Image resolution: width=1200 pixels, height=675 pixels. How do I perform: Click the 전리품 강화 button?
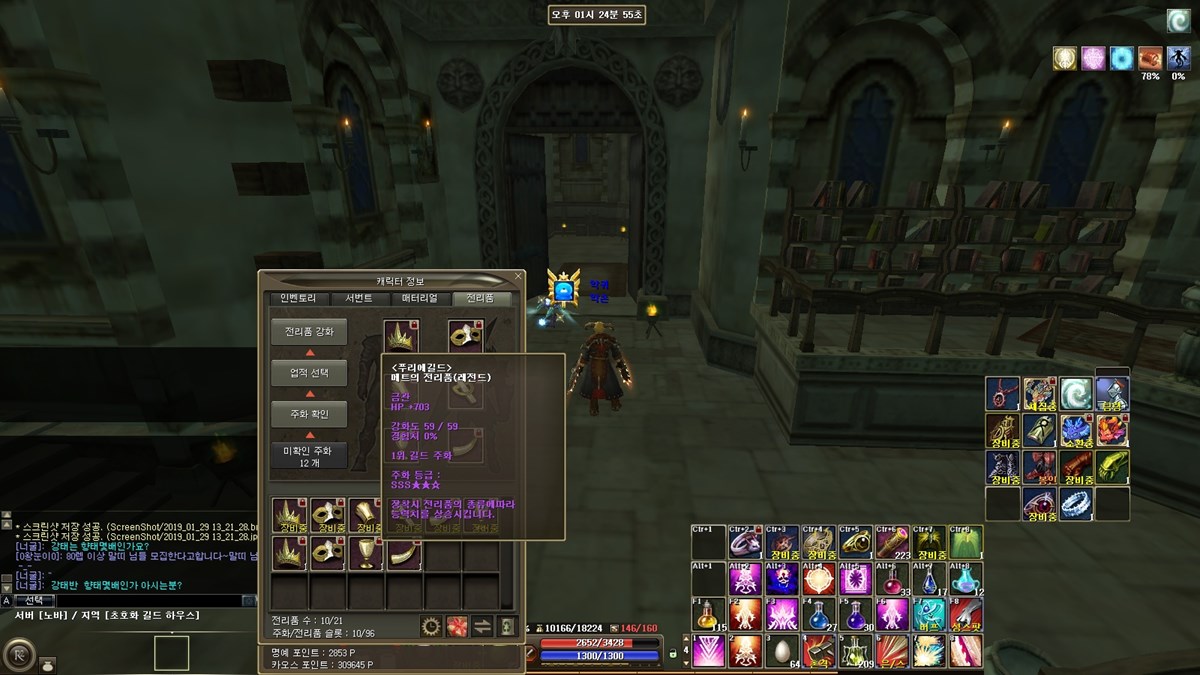309,332
